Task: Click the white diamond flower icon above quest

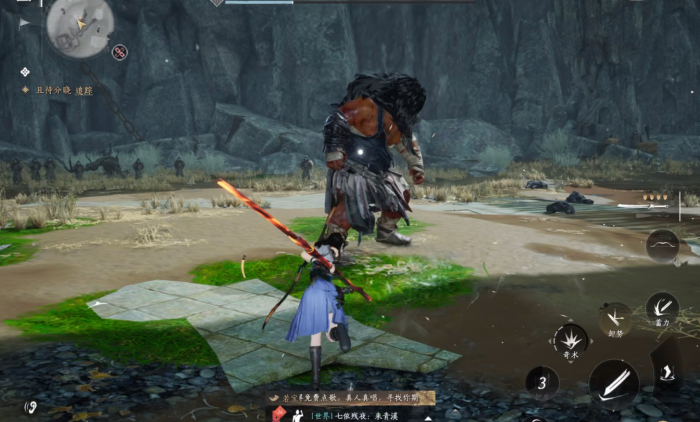Action: point(25,72)
